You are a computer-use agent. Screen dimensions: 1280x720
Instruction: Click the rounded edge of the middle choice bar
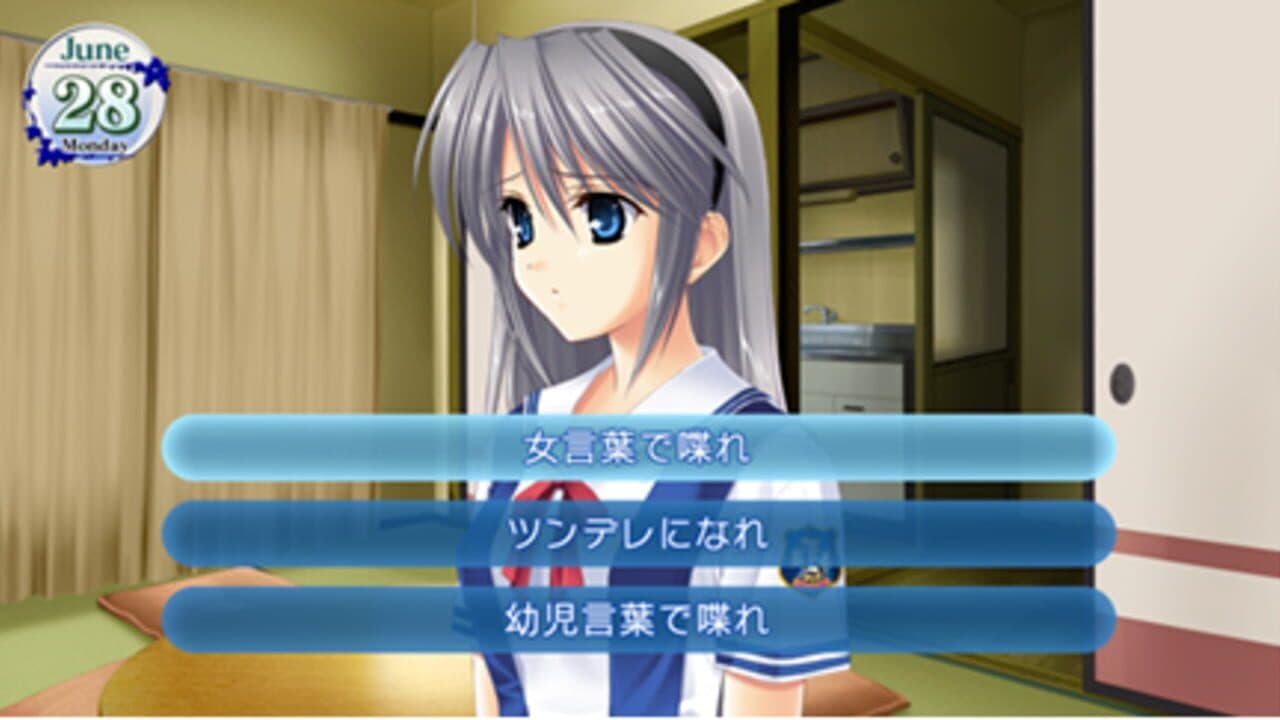tap(182, 535)
